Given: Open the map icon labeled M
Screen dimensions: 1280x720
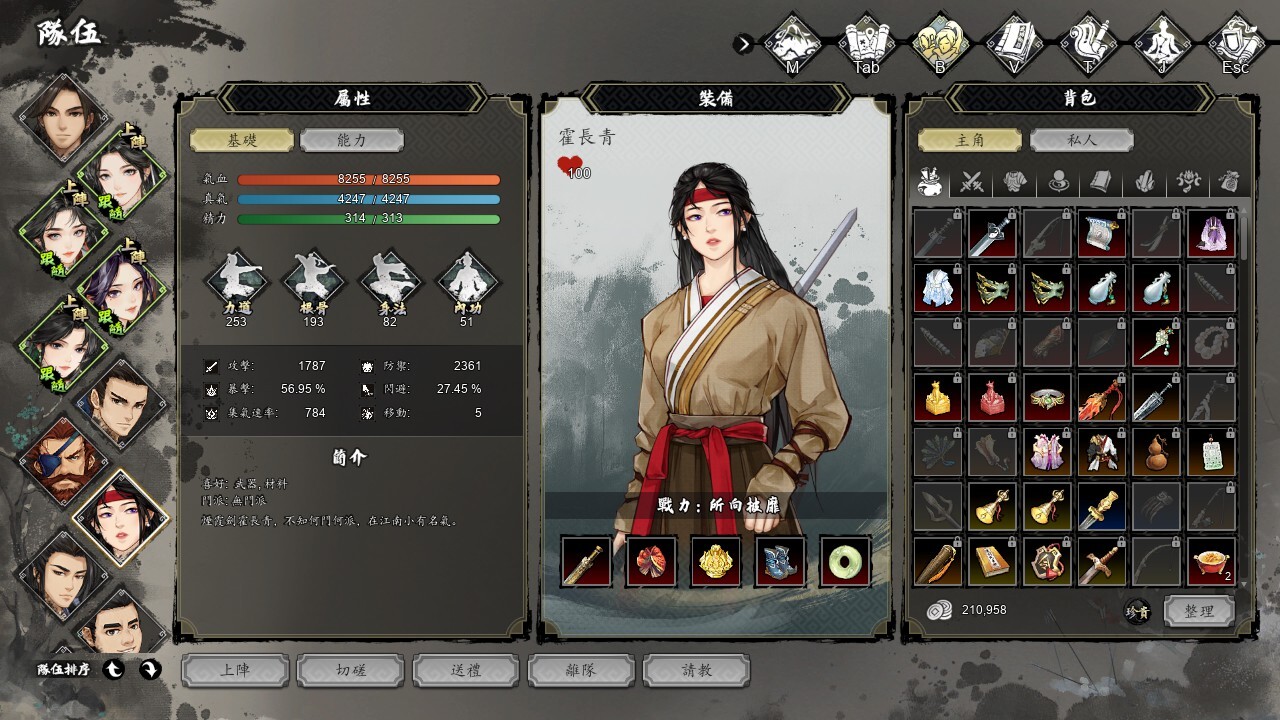Looking at the screenshot, I should pos(792,44).
